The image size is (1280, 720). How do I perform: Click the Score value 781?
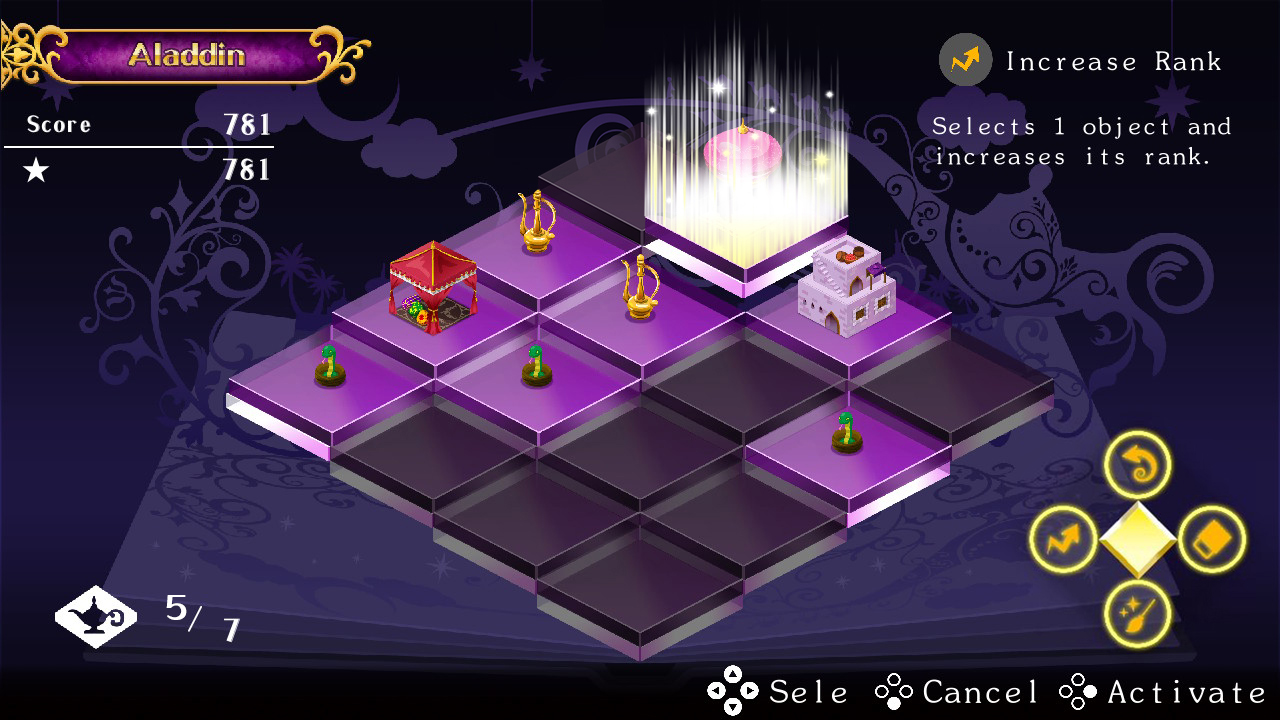247,124
